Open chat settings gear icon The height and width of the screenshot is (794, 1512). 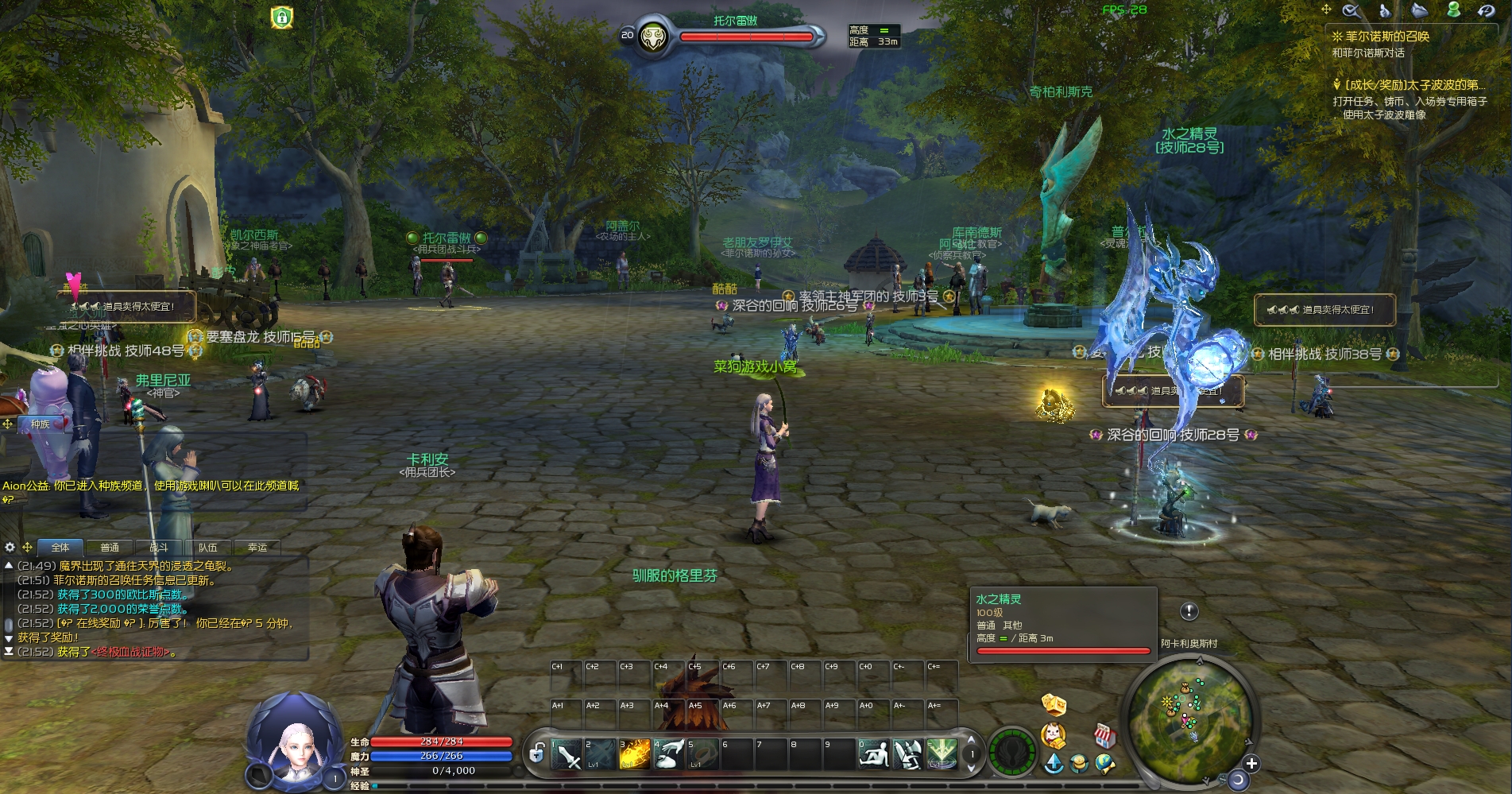10,548
